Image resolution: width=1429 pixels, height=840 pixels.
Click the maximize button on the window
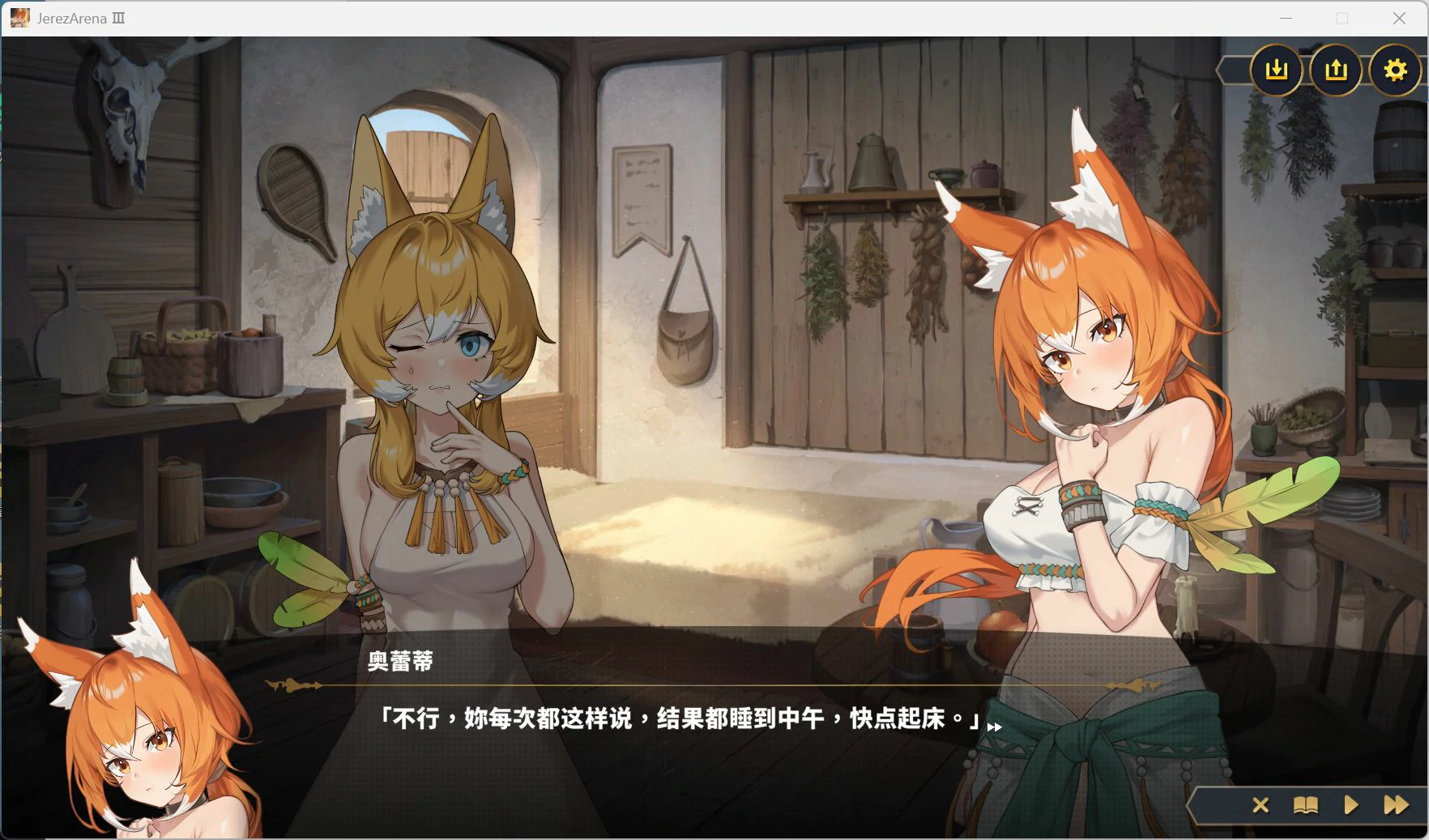(x=1342, y=18)
